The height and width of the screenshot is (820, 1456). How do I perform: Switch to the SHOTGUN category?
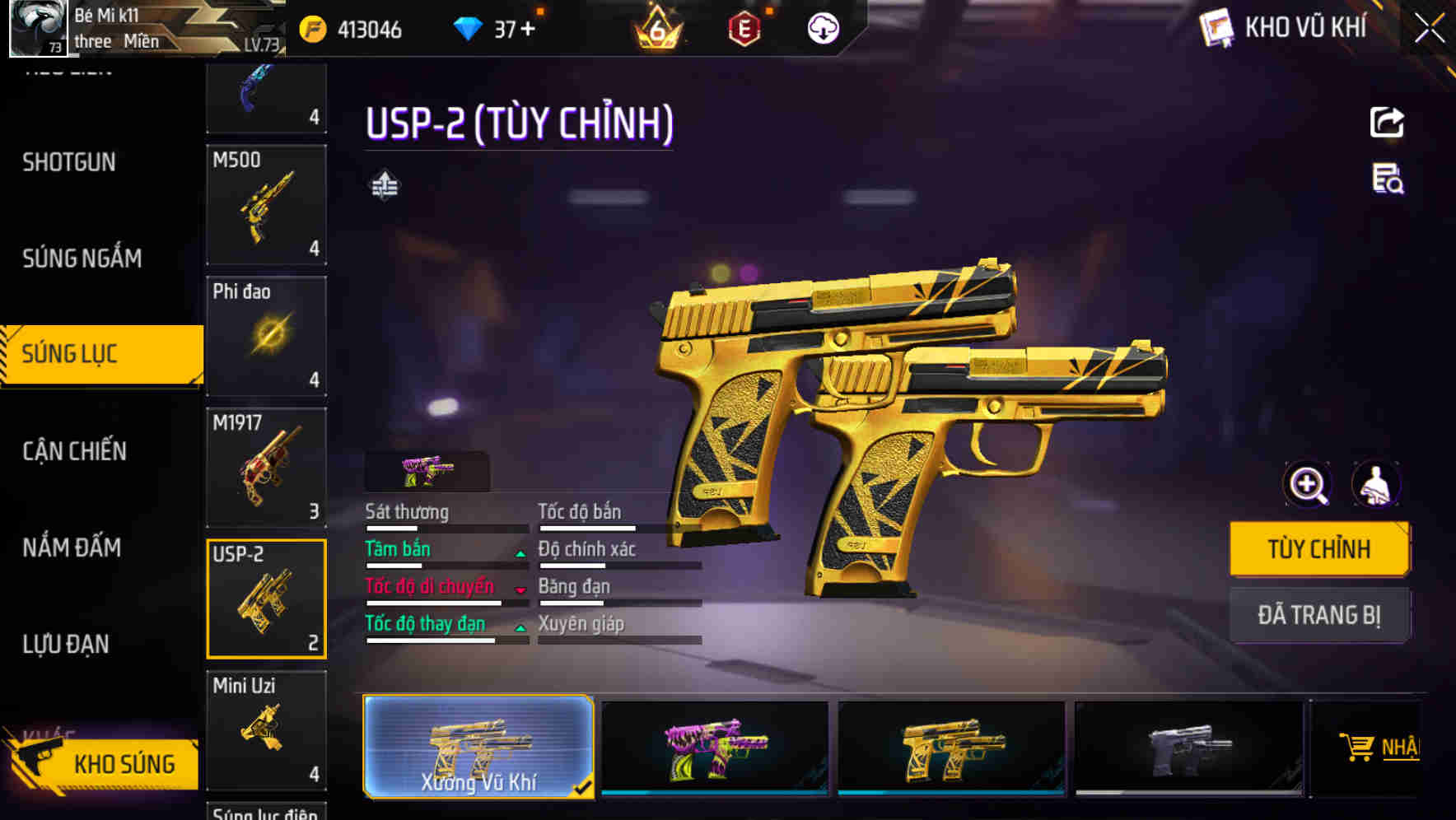(x=68, y=162)
